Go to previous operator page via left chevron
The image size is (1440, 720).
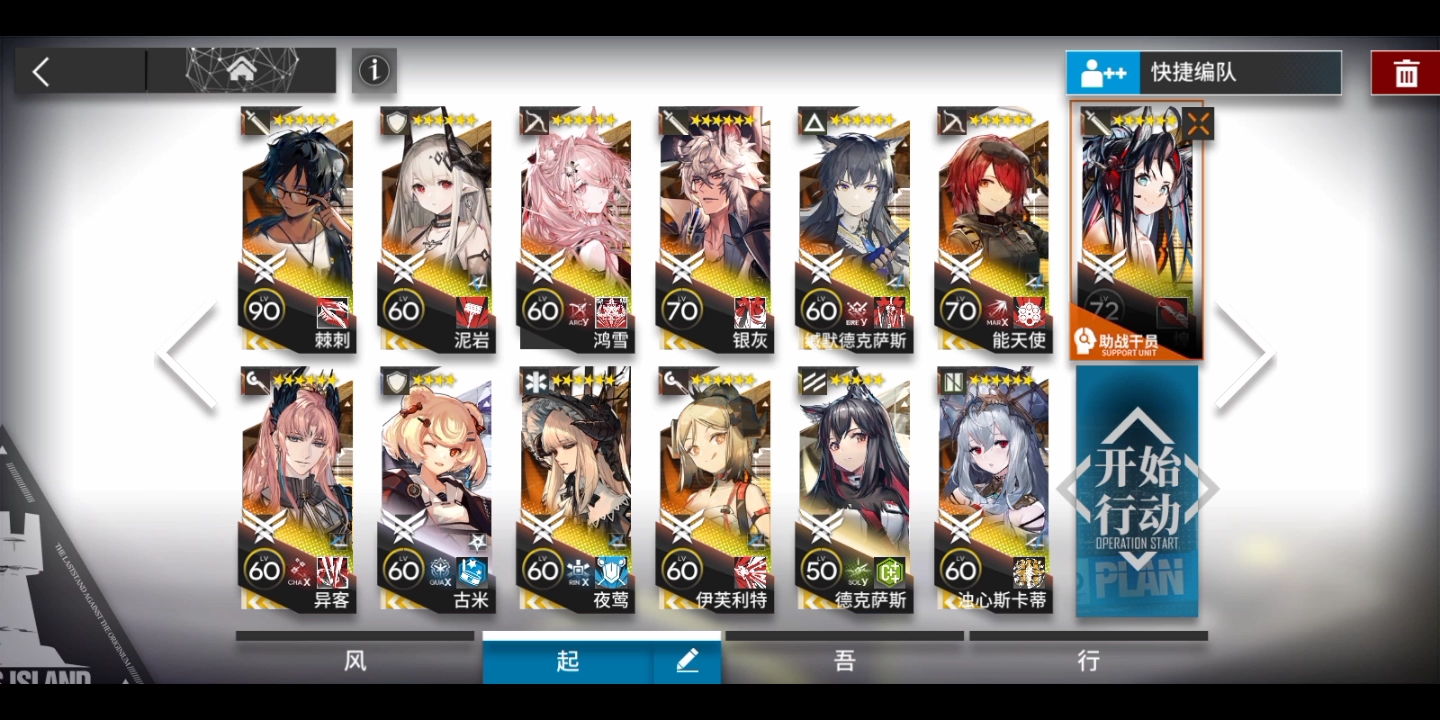coord(185,352)
